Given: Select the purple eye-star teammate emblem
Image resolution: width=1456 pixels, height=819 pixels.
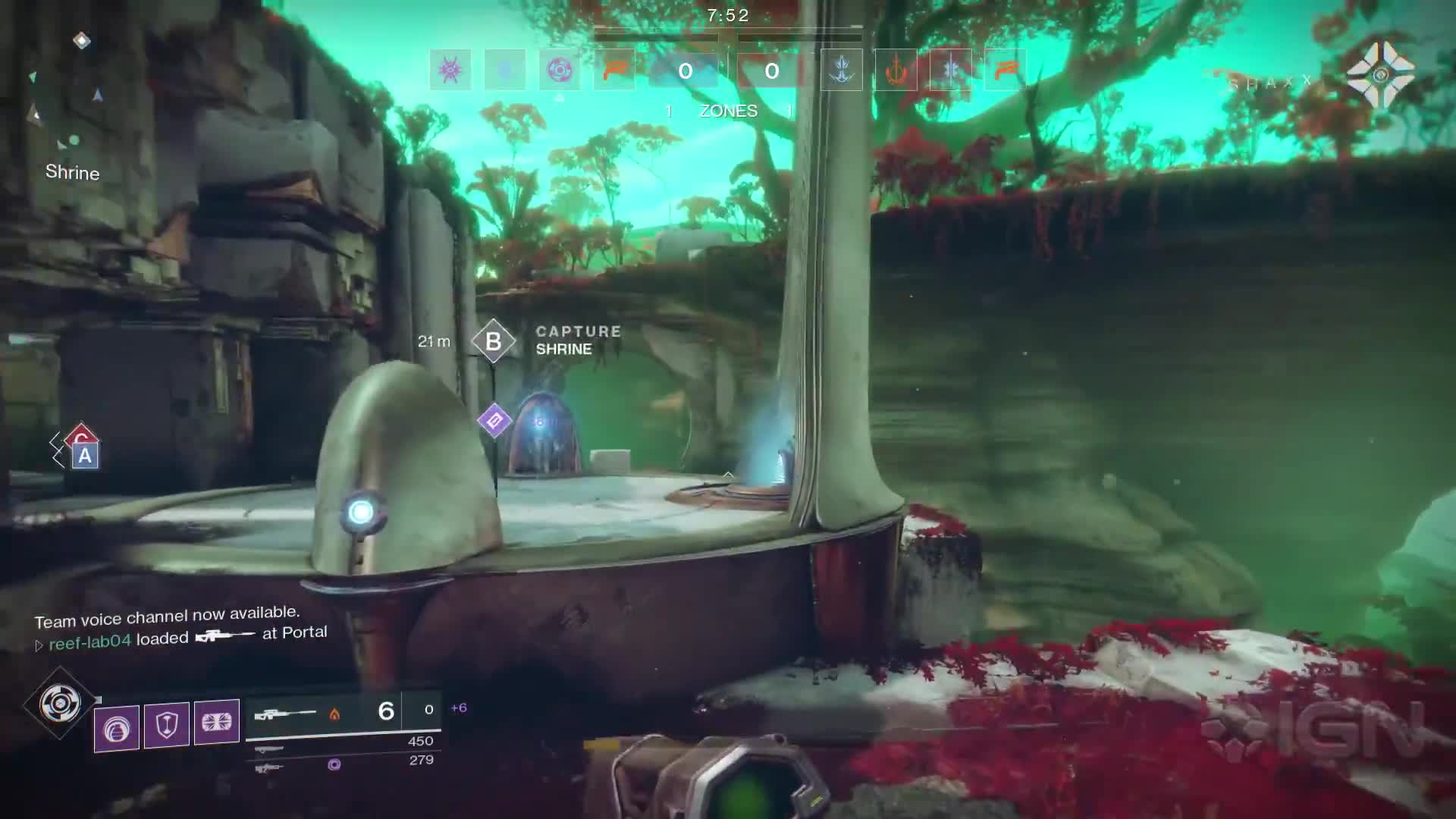Looking at the screenshot, I should [450, 71].
